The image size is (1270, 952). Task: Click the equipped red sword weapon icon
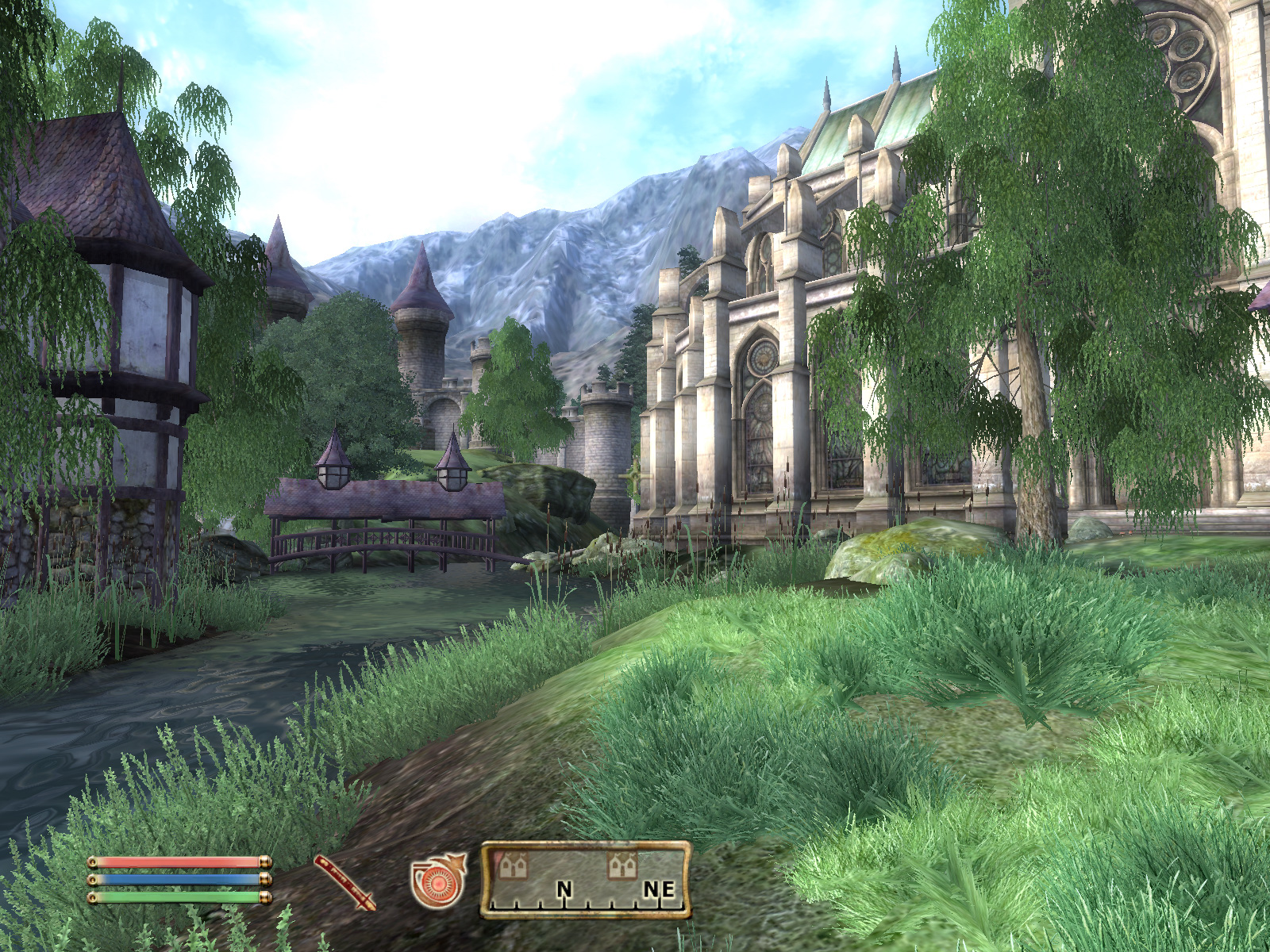[344, 882]
